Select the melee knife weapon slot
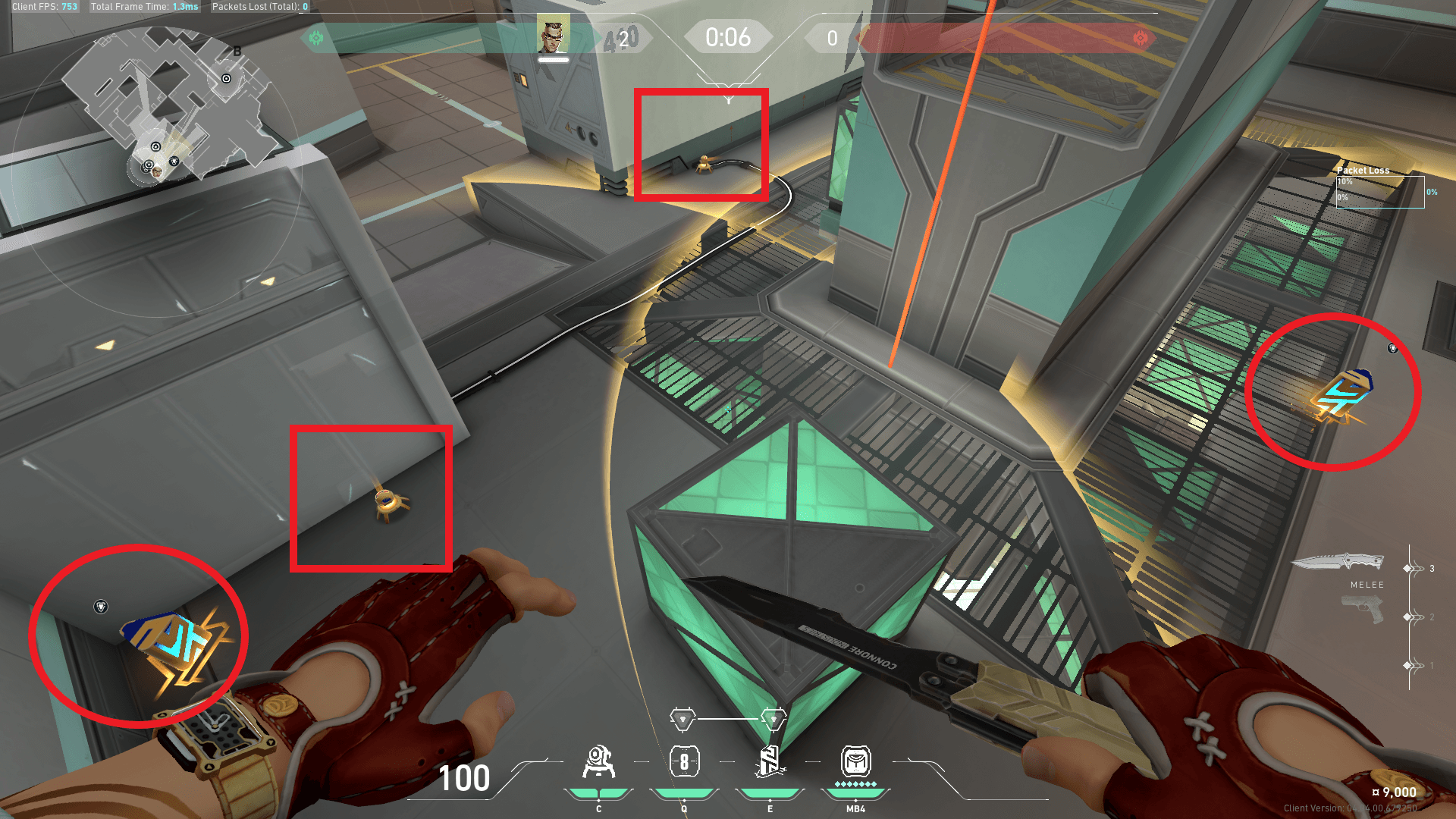Image resolution: width=1456 pixels, height=819 pixels. (x=1338, y=563)
